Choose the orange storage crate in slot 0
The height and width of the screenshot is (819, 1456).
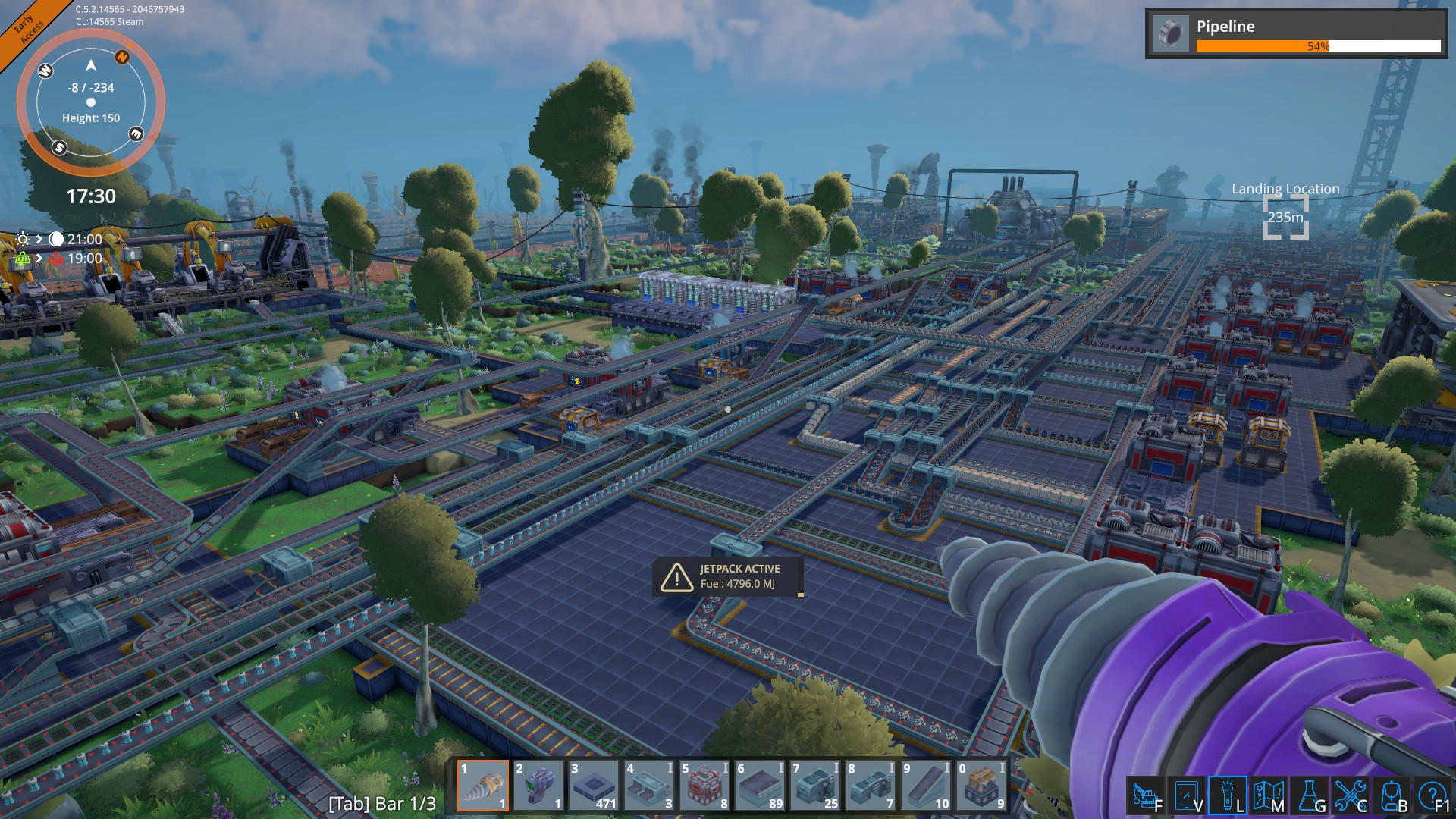(981, 786)
